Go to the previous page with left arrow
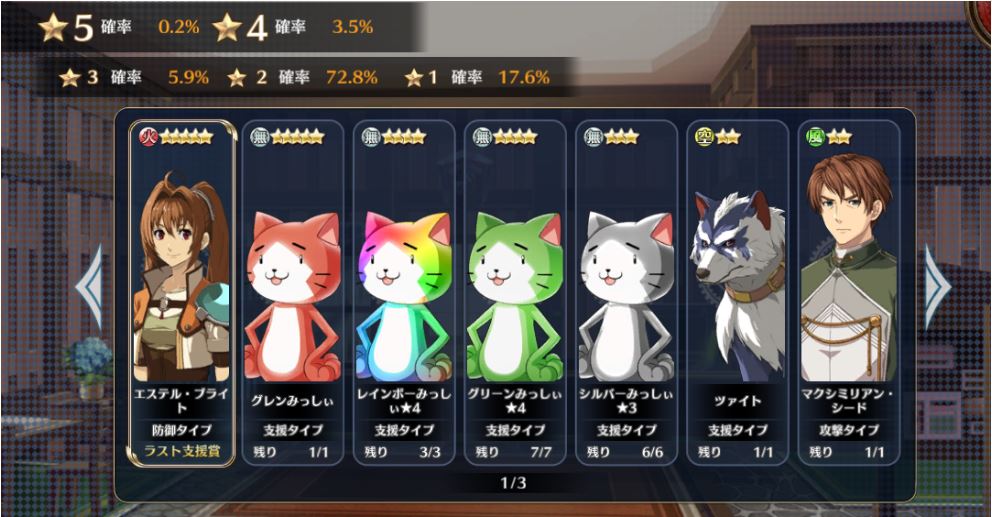992x517 pixels. [90, 288]
